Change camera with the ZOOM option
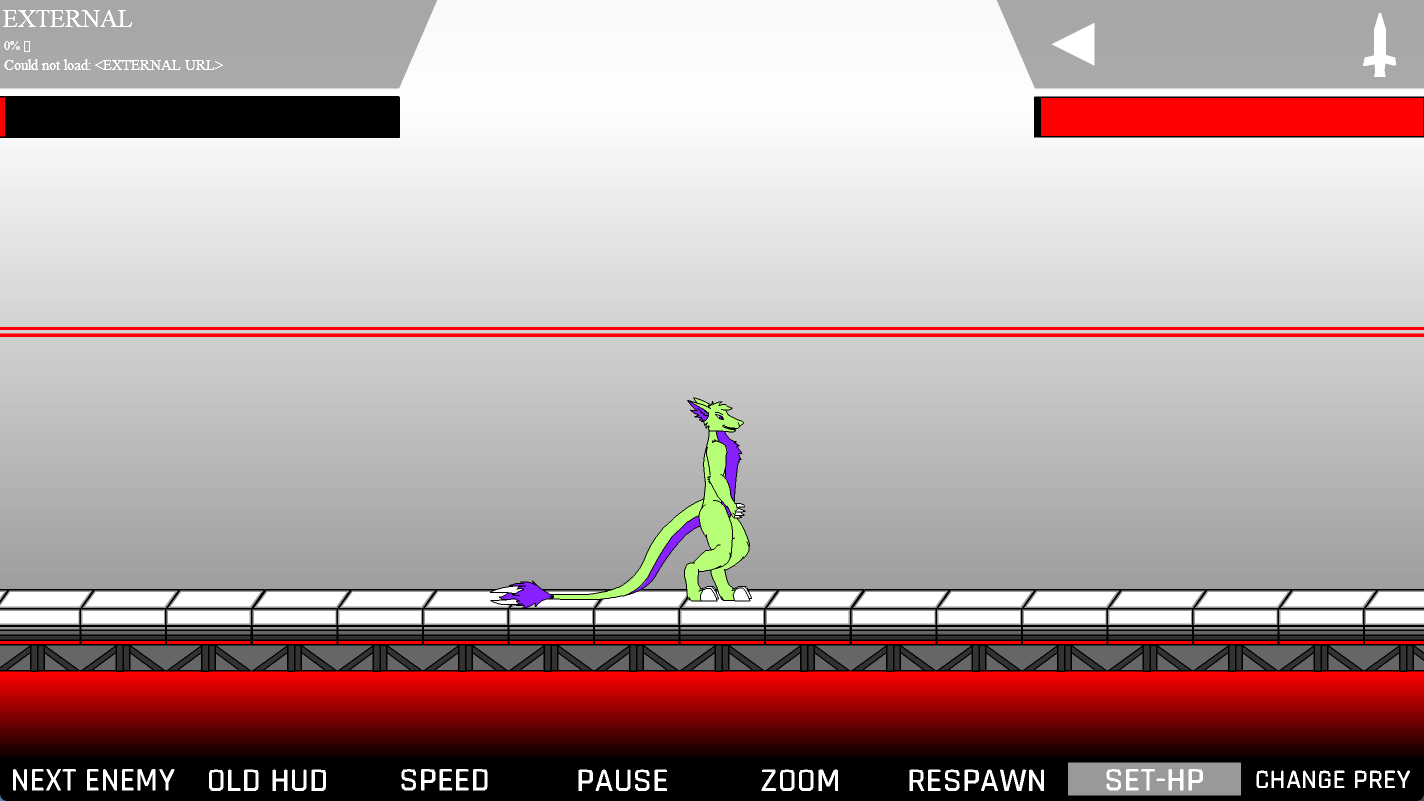The image size is (1424, 801). 800,779
